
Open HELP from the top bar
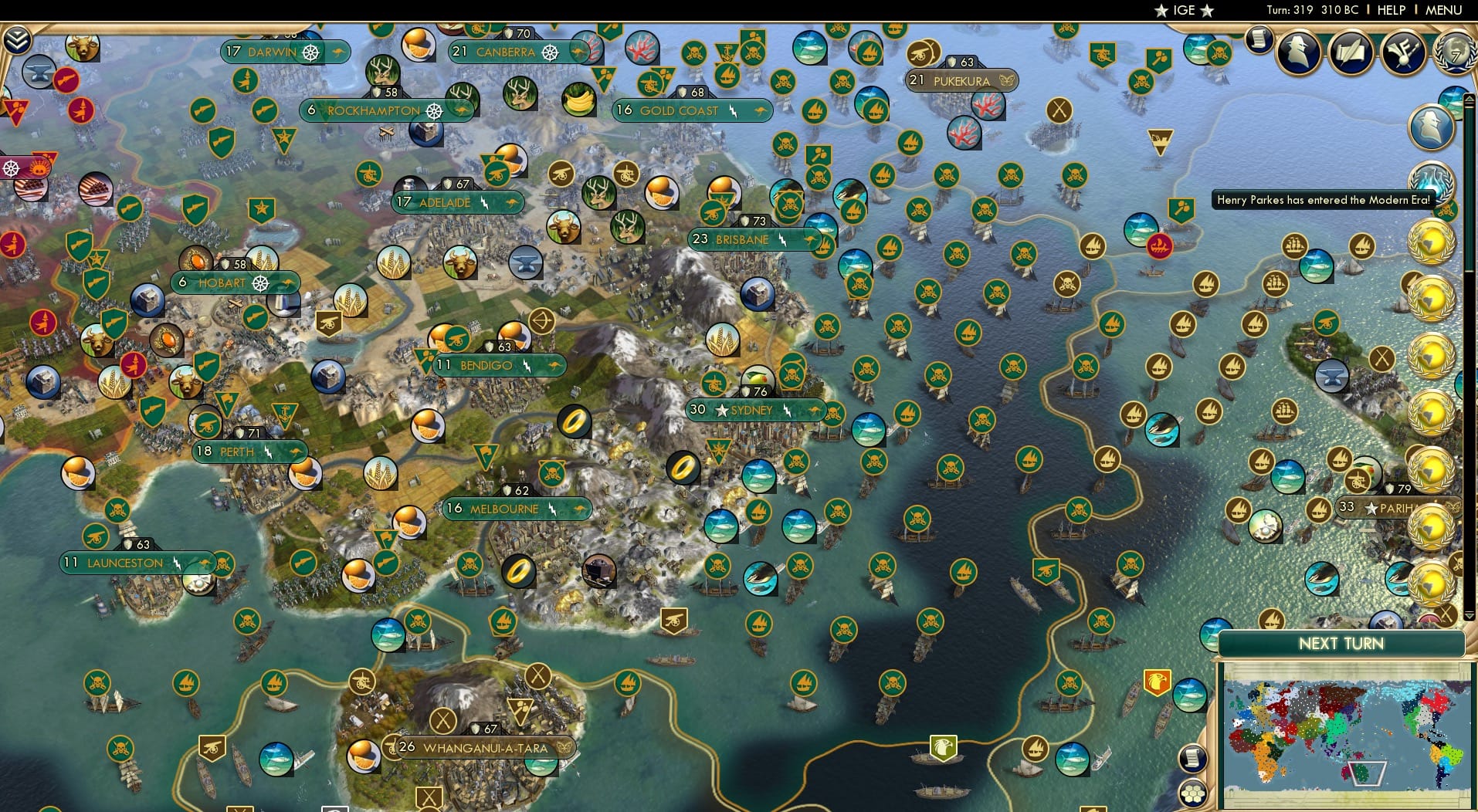(1390, 10)
